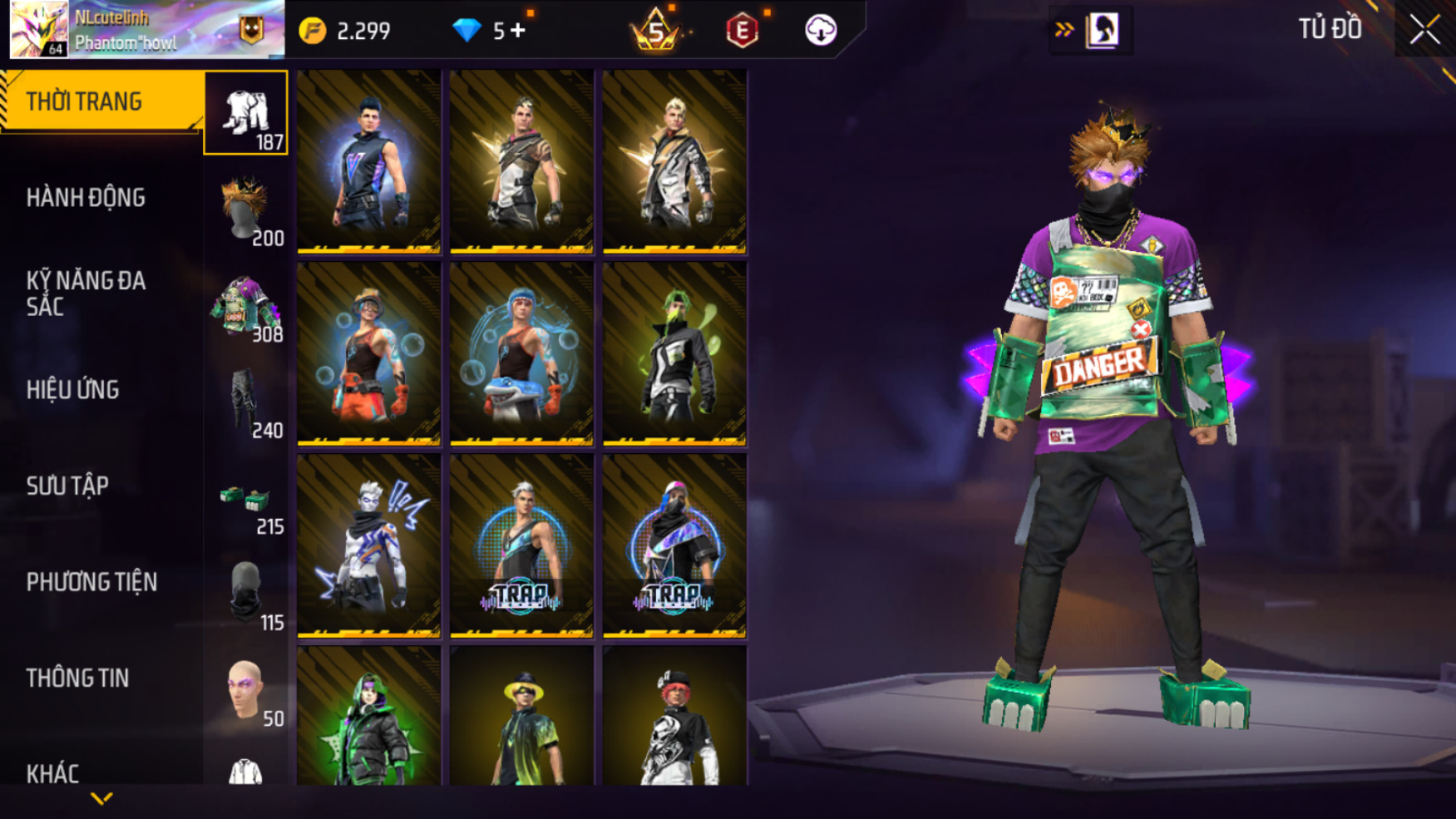The height and width of the screenshot is (819, 1456).
Task: Switch to the Hiệu Ứng tab
Action: click(x=73, y=390)
